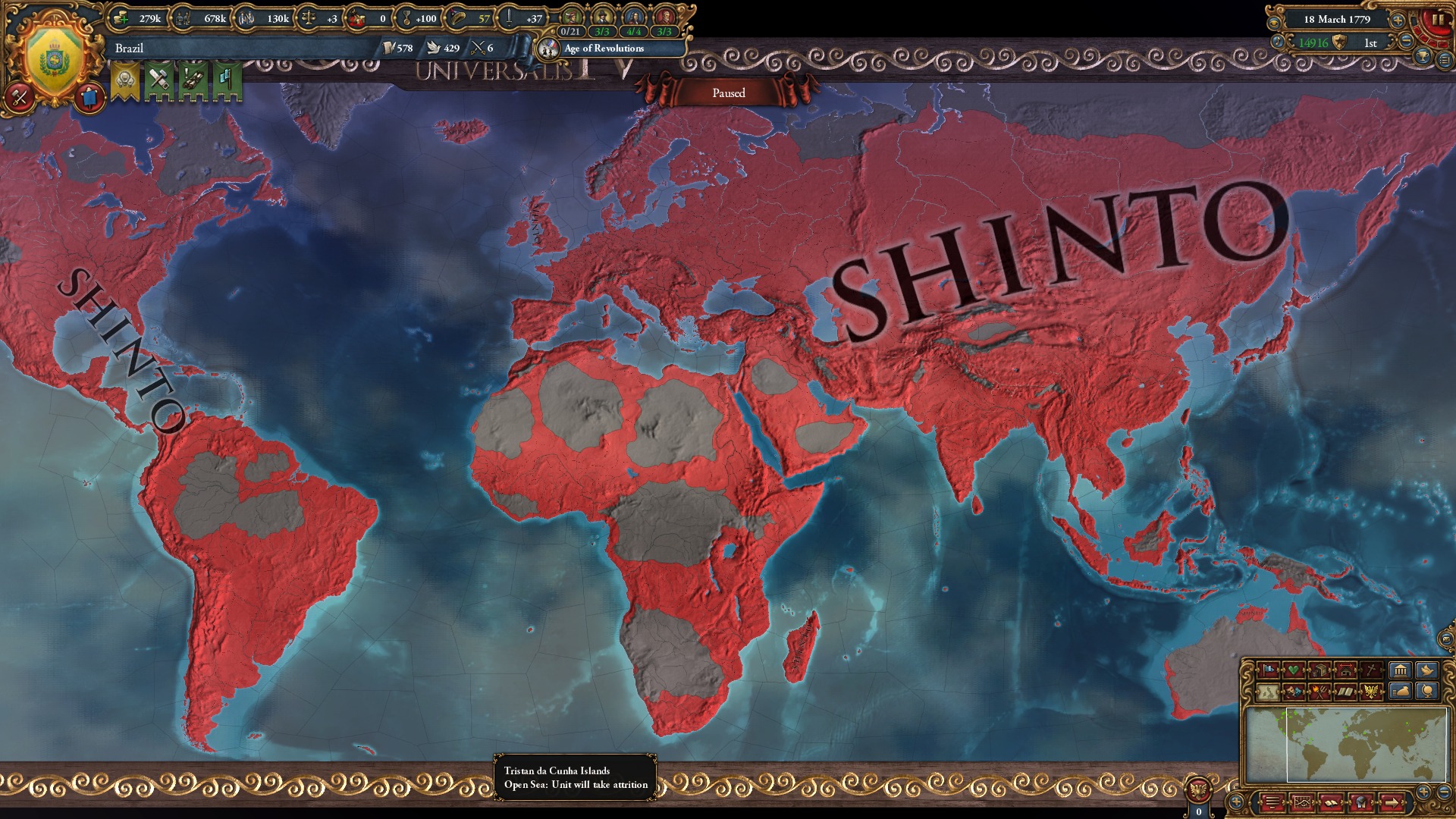
Task: Switch to the terrain mapmode
Action: pyautogui.click(x=1269, y=692)
